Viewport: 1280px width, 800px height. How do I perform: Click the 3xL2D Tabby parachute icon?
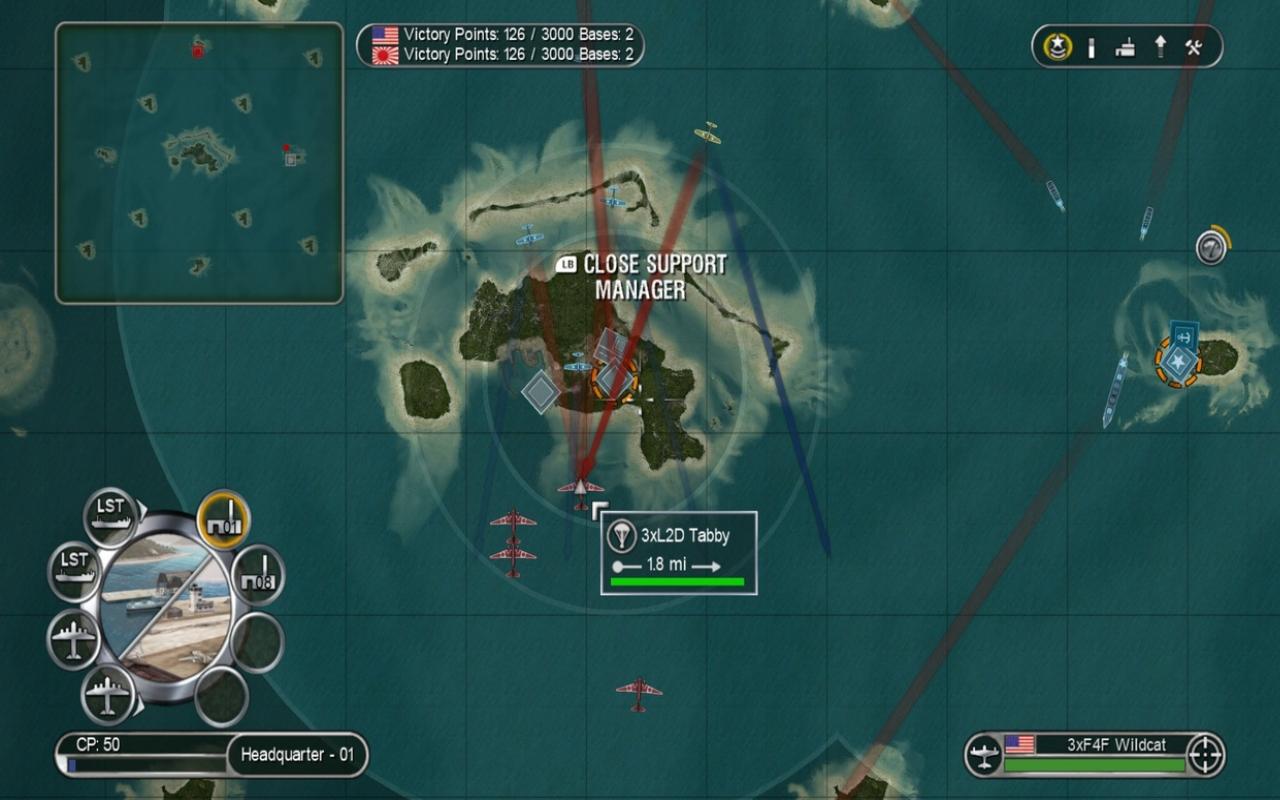(x=622, y=536)
